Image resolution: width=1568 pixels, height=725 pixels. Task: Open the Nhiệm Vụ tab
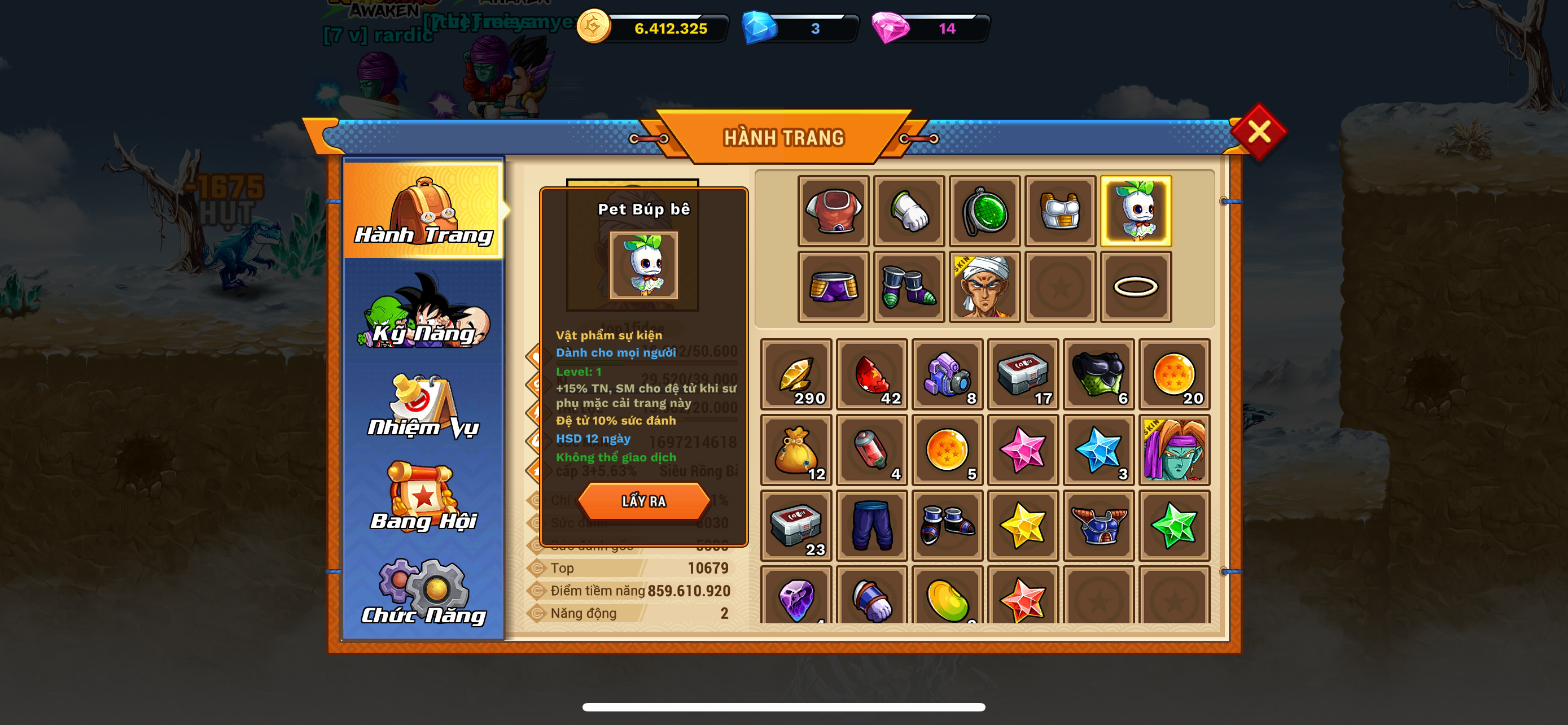pos(424,407)
